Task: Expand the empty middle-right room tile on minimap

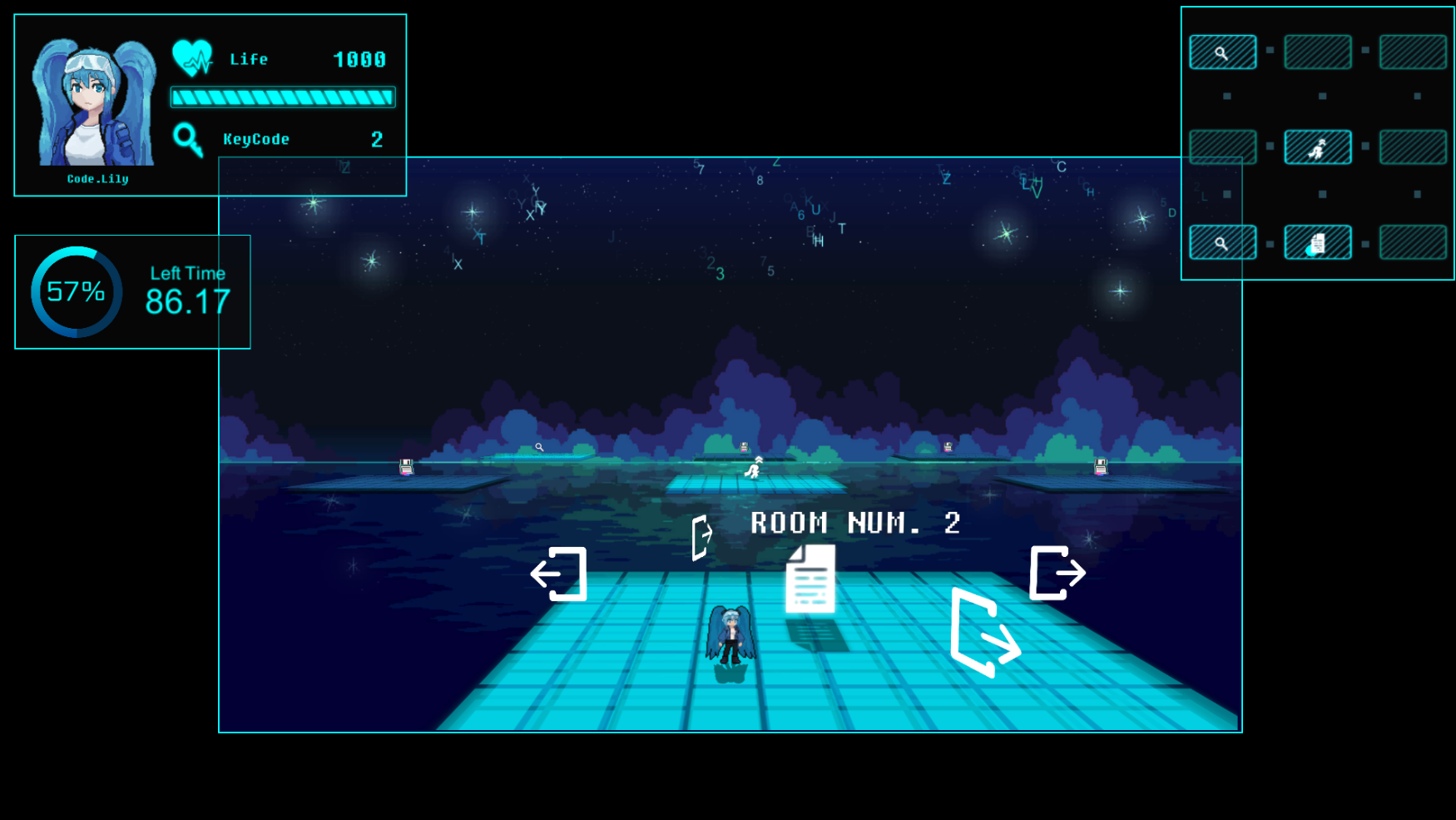Action: tap(1412, 145)
